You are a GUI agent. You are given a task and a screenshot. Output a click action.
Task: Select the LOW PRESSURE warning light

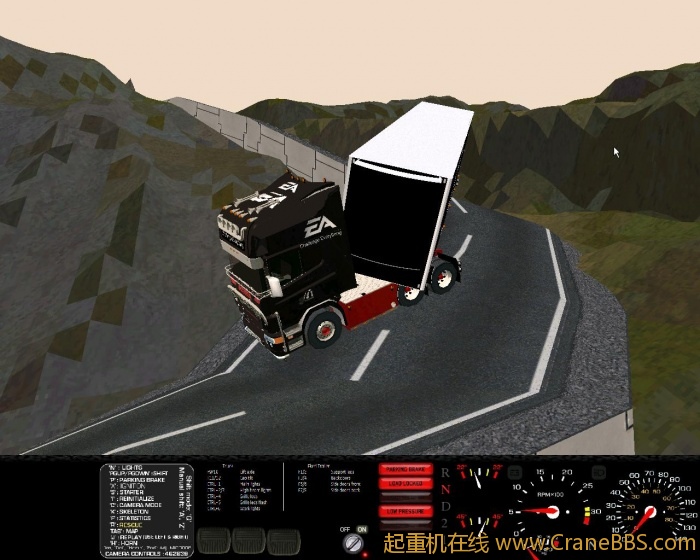[x=405, y=510]
